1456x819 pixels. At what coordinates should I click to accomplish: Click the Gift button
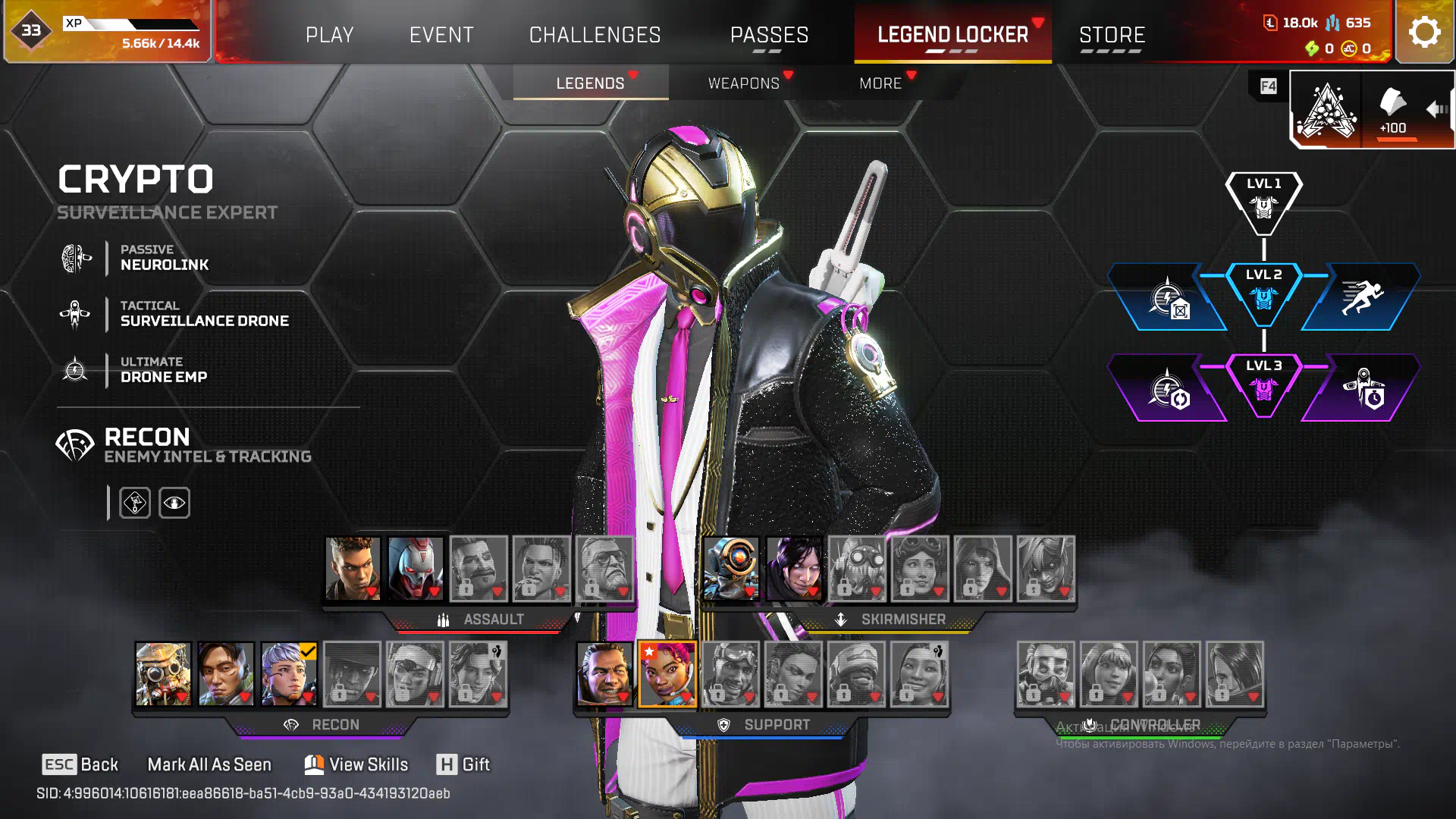pyautogui.click(x=463, y=764)
